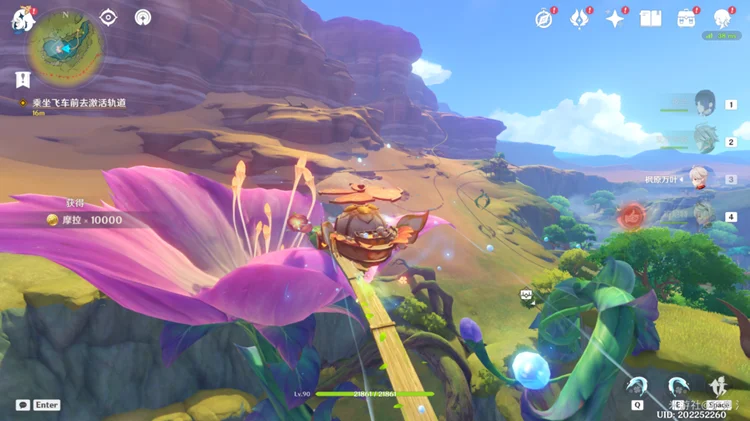Click the arch-shaped icon near the minimap
This screenshot has height=421, width=750.
click(142, 18)
